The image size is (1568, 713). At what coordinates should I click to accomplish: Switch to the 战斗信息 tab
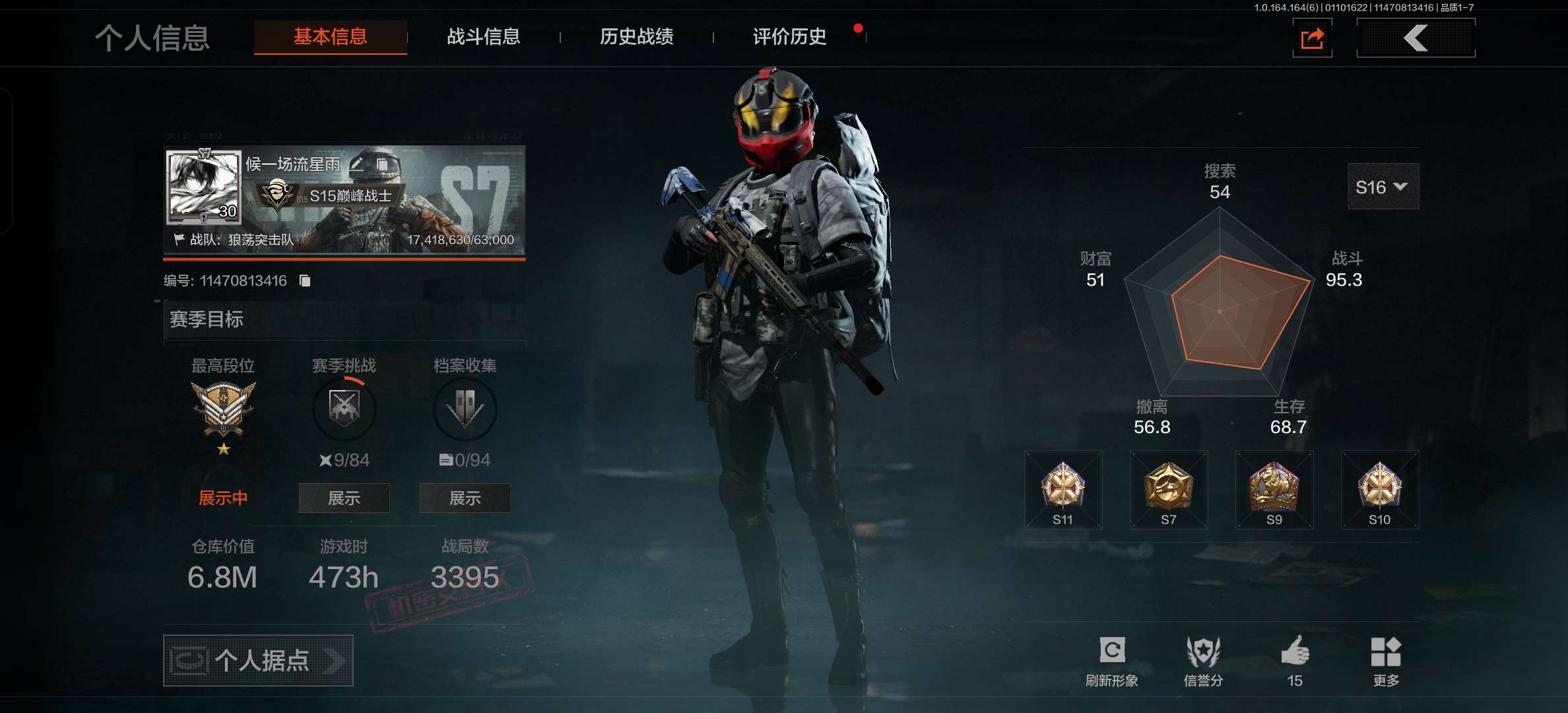tap(483, 37)
